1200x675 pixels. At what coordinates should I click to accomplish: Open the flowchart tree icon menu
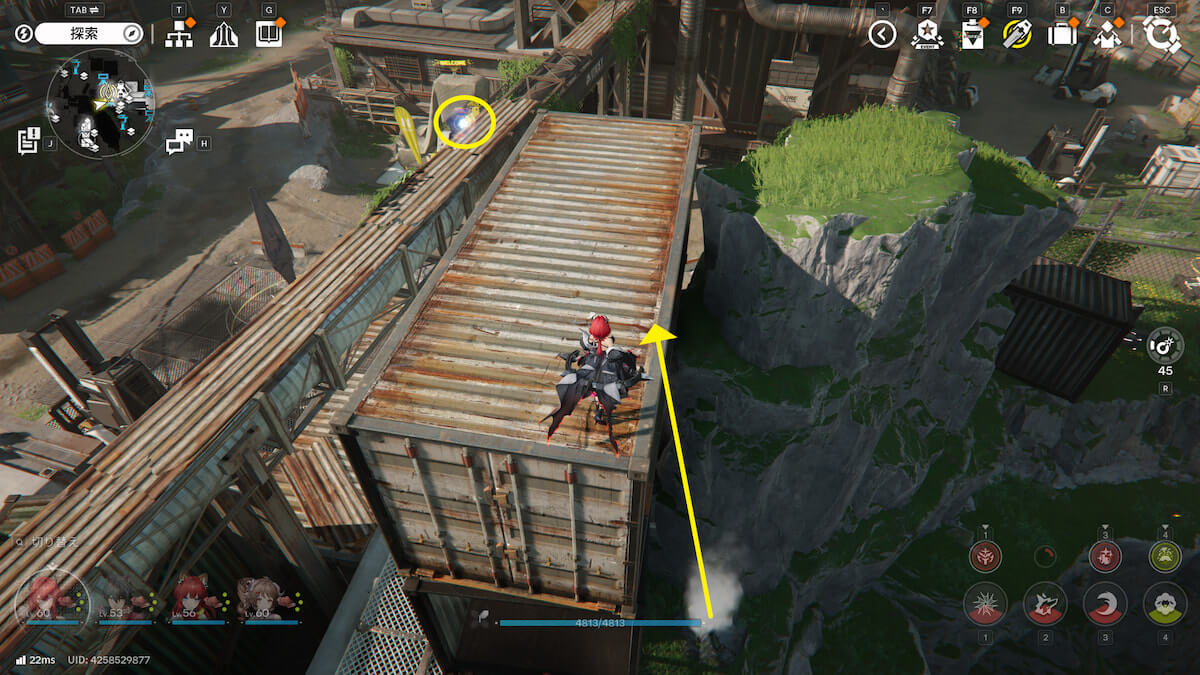pos(179,35)
